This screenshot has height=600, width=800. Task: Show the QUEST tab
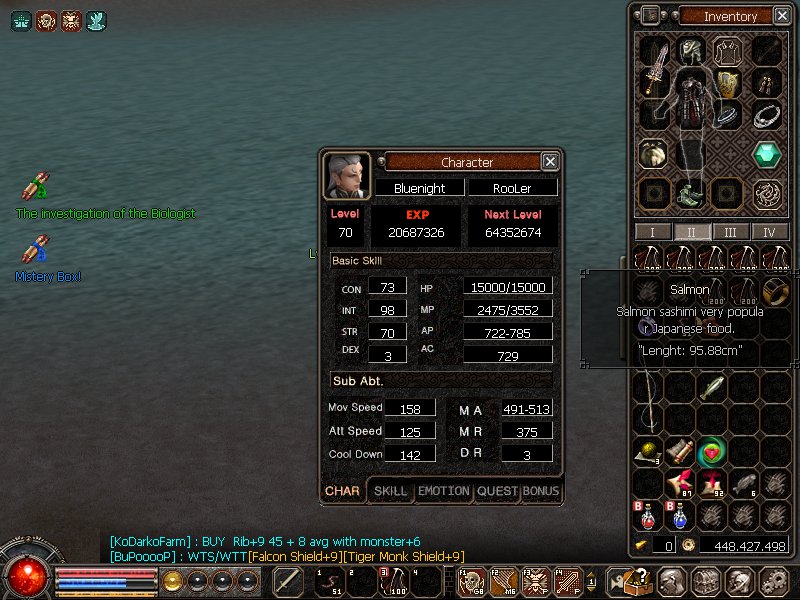click(497, 491)
